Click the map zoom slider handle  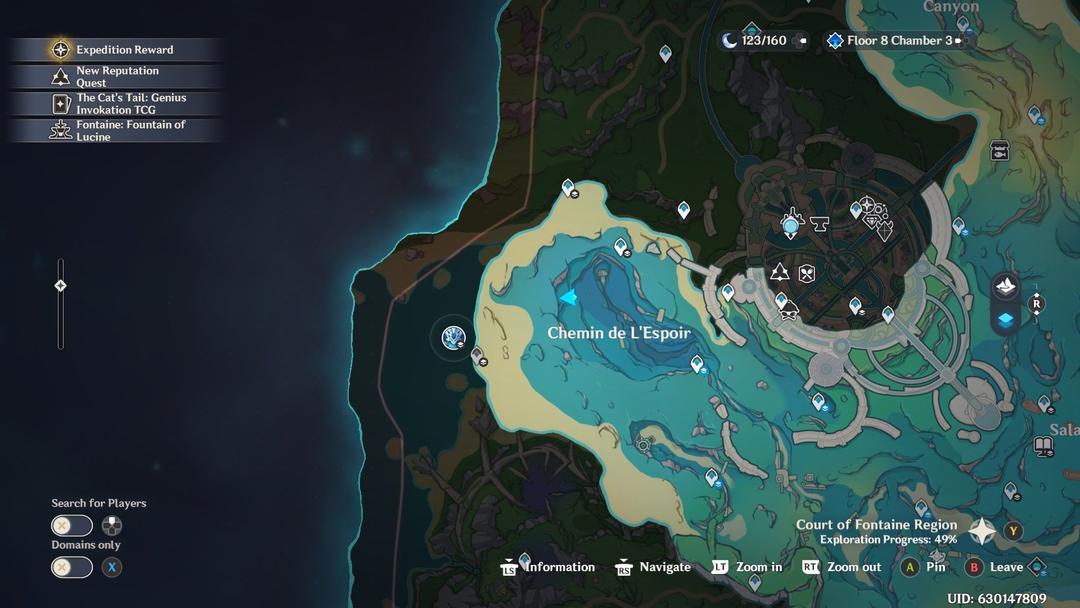(x=60, y=286)
